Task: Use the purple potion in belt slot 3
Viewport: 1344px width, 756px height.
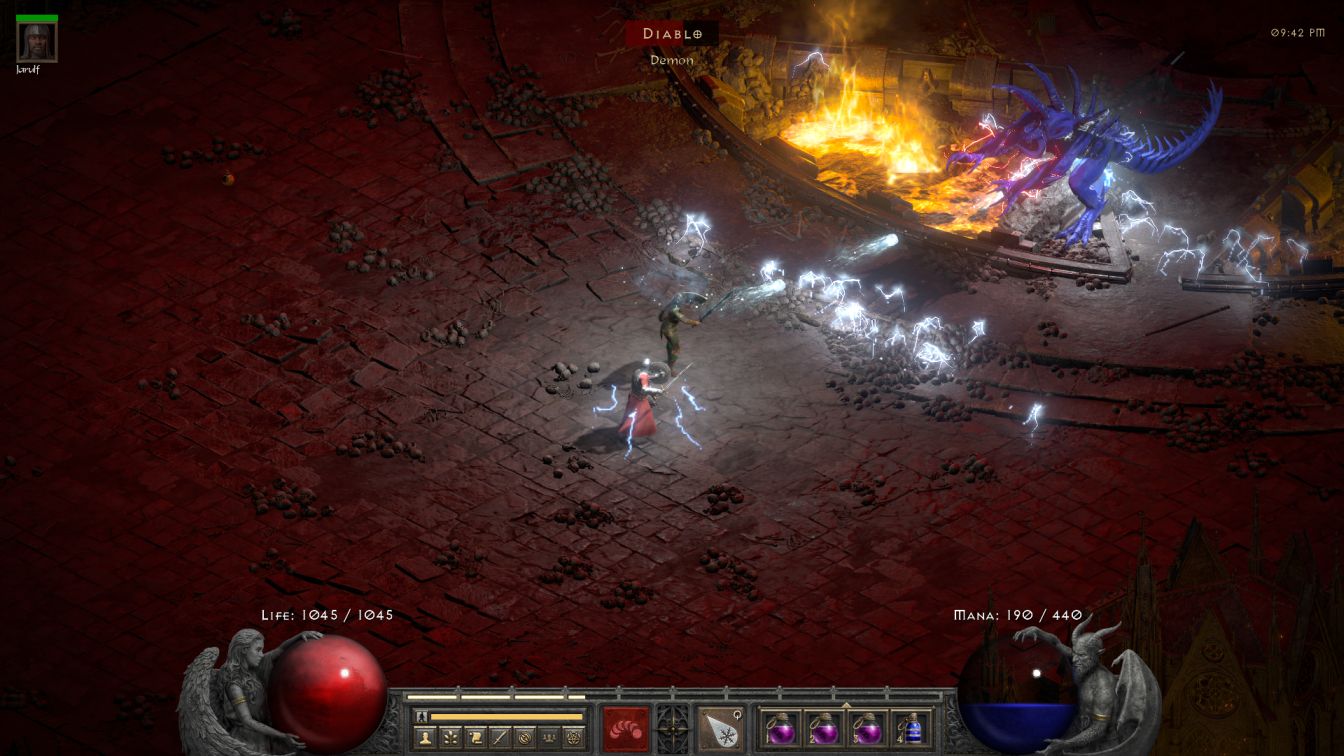Action: pos(867,728)
